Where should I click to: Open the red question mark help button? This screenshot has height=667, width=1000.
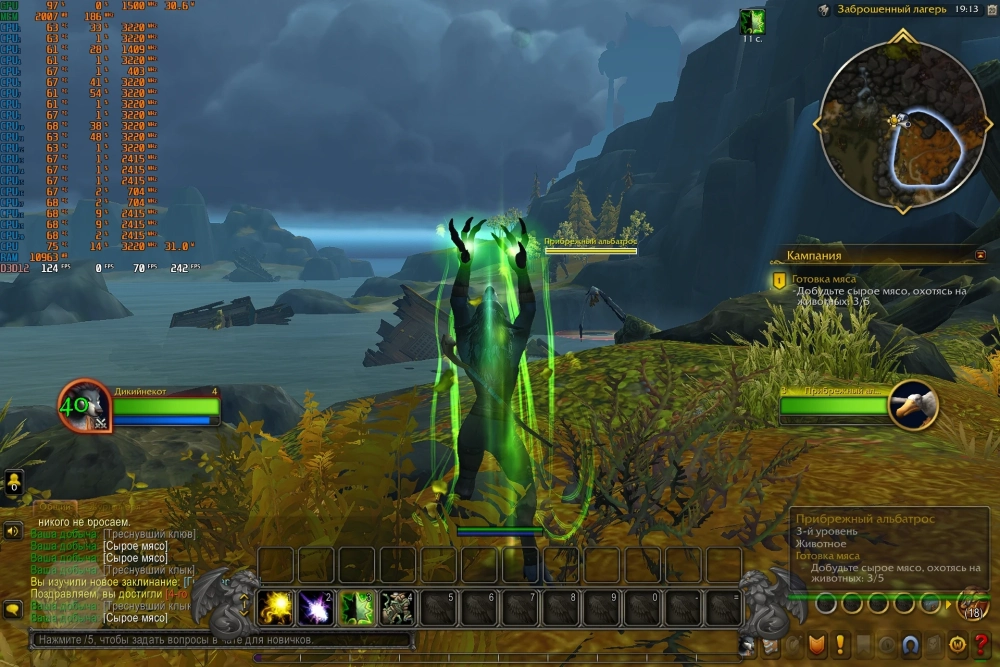980,643
